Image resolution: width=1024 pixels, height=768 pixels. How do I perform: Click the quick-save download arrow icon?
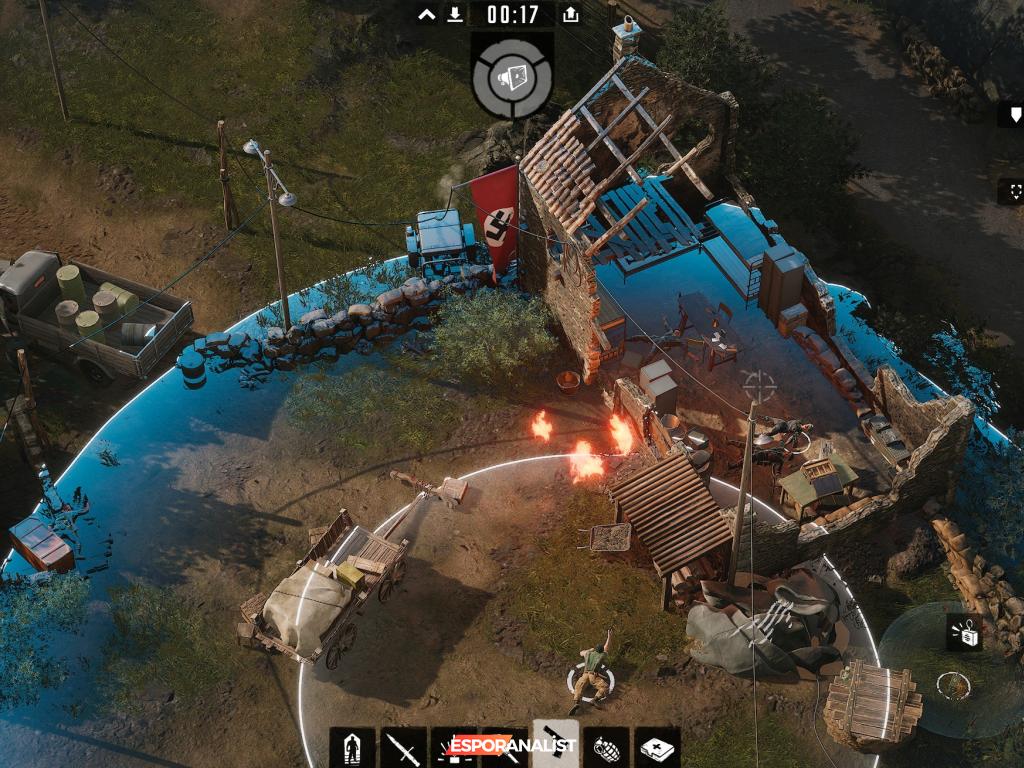point(455,15)
